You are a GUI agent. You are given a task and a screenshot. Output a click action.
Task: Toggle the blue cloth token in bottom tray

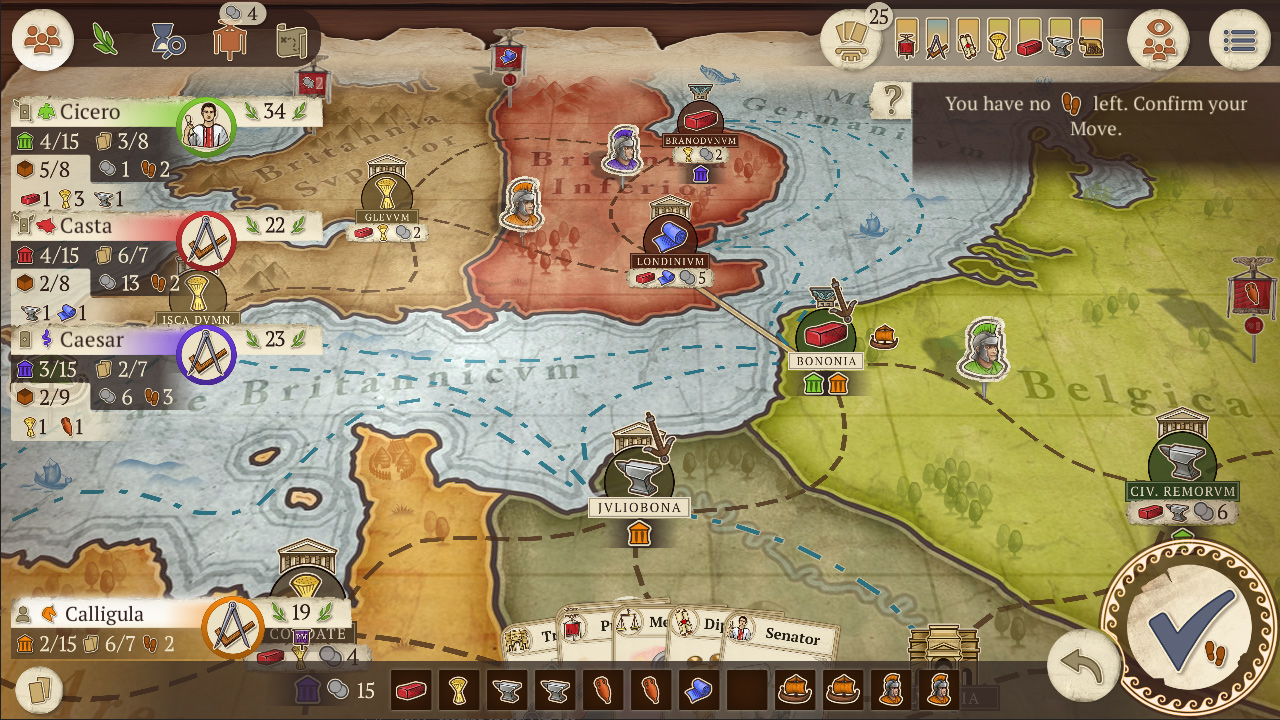[699, 692]
